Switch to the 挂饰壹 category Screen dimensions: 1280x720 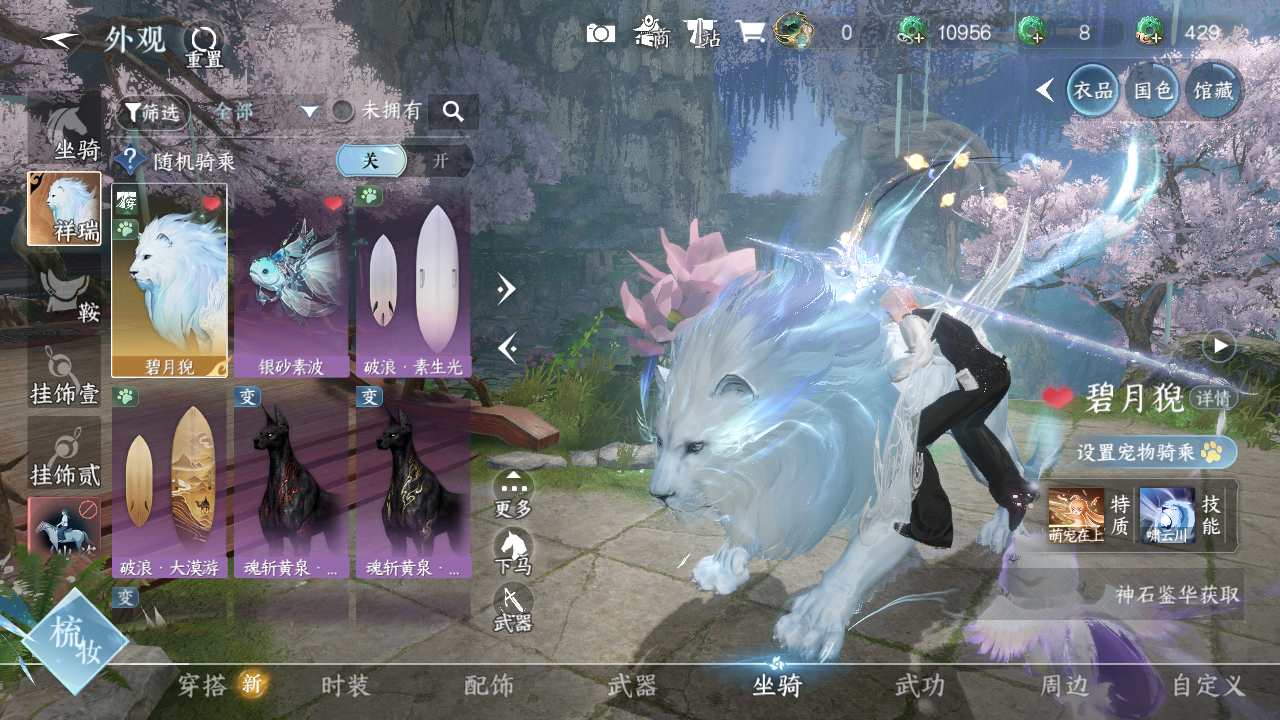click(65, 376)
